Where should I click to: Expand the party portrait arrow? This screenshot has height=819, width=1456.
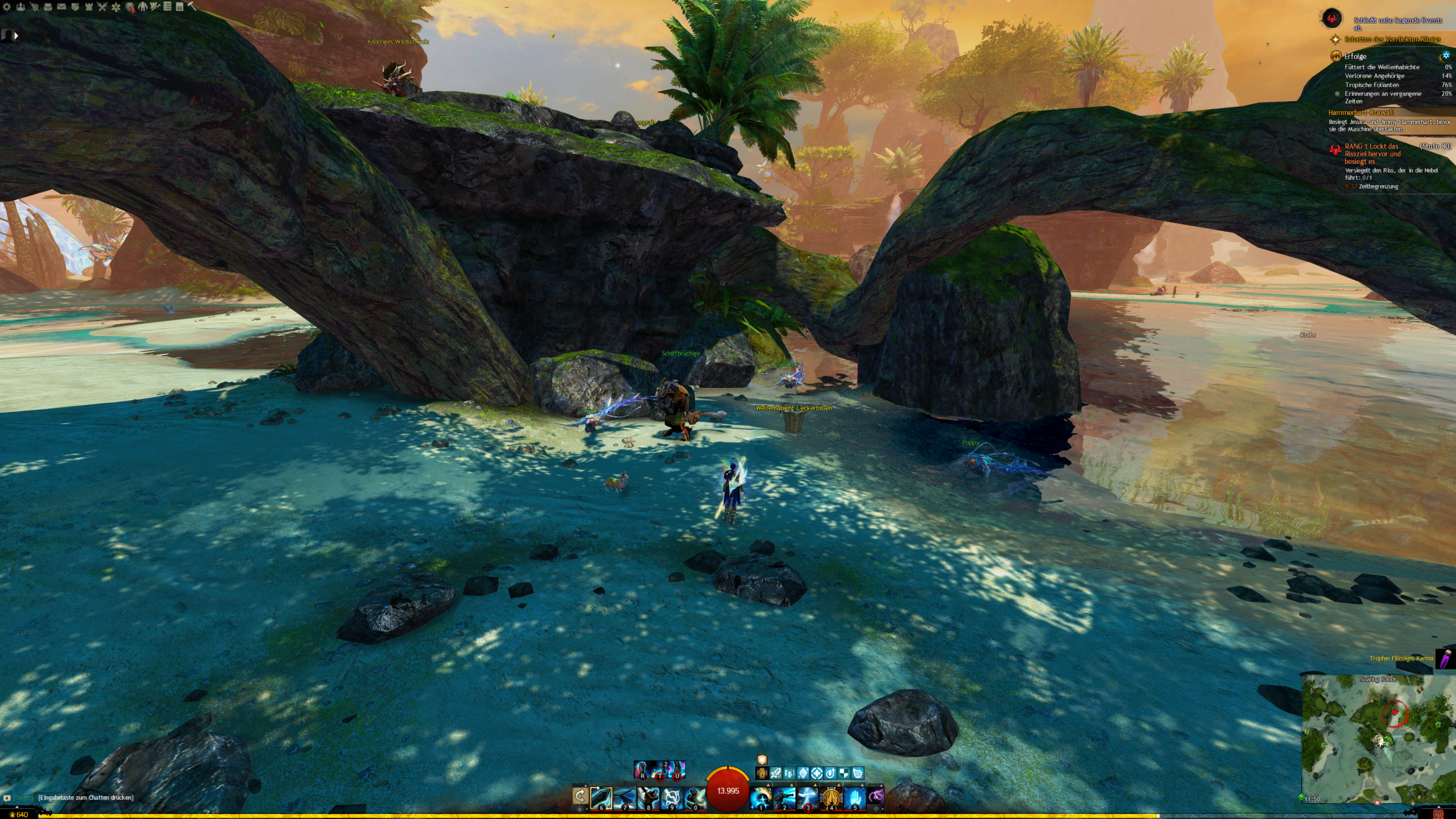(16, 36)
